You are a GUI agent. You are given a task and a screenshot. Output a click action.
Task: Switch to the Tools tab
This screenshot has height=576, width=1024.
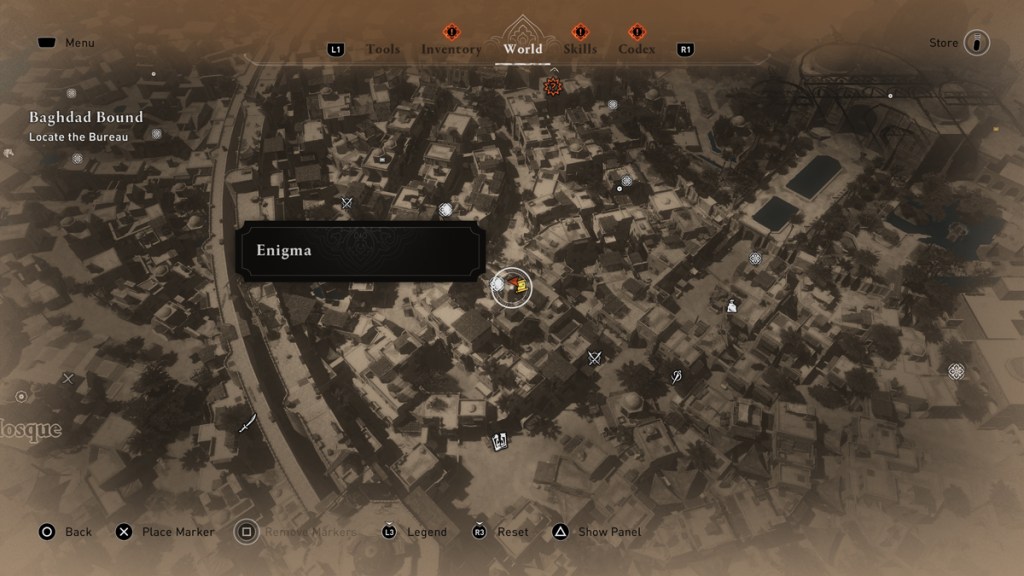tap(383, 49)
